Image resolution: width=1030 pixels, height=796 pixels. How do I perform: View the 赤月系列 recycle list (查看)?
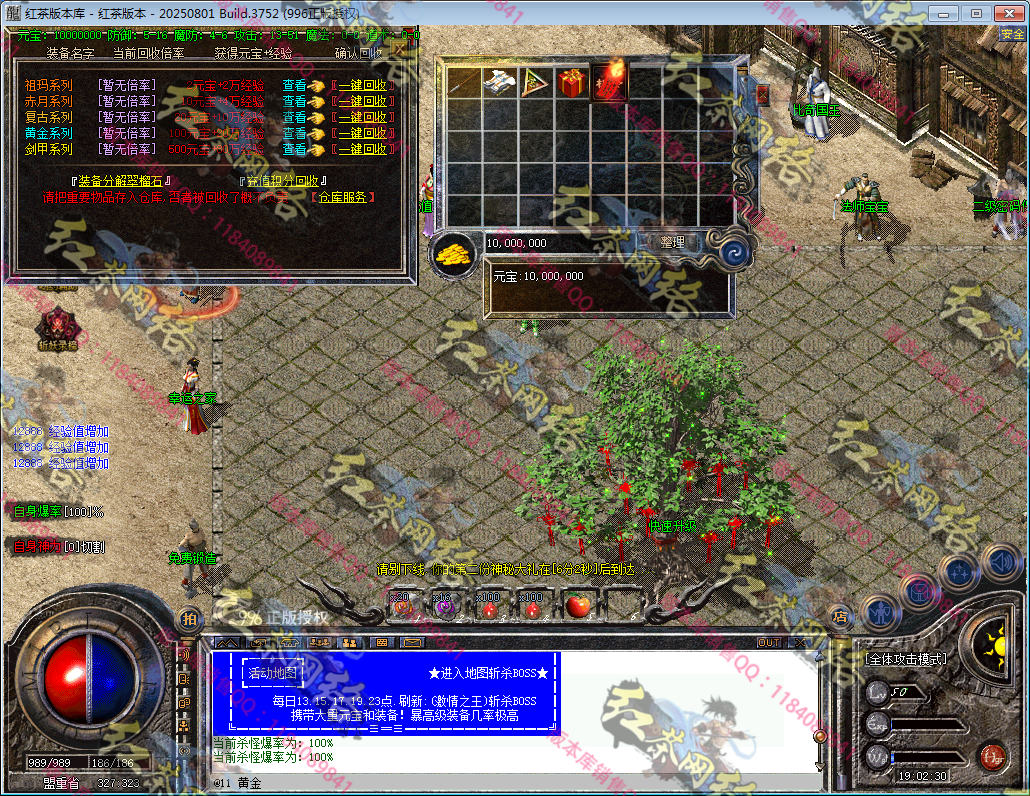[294, 101]
